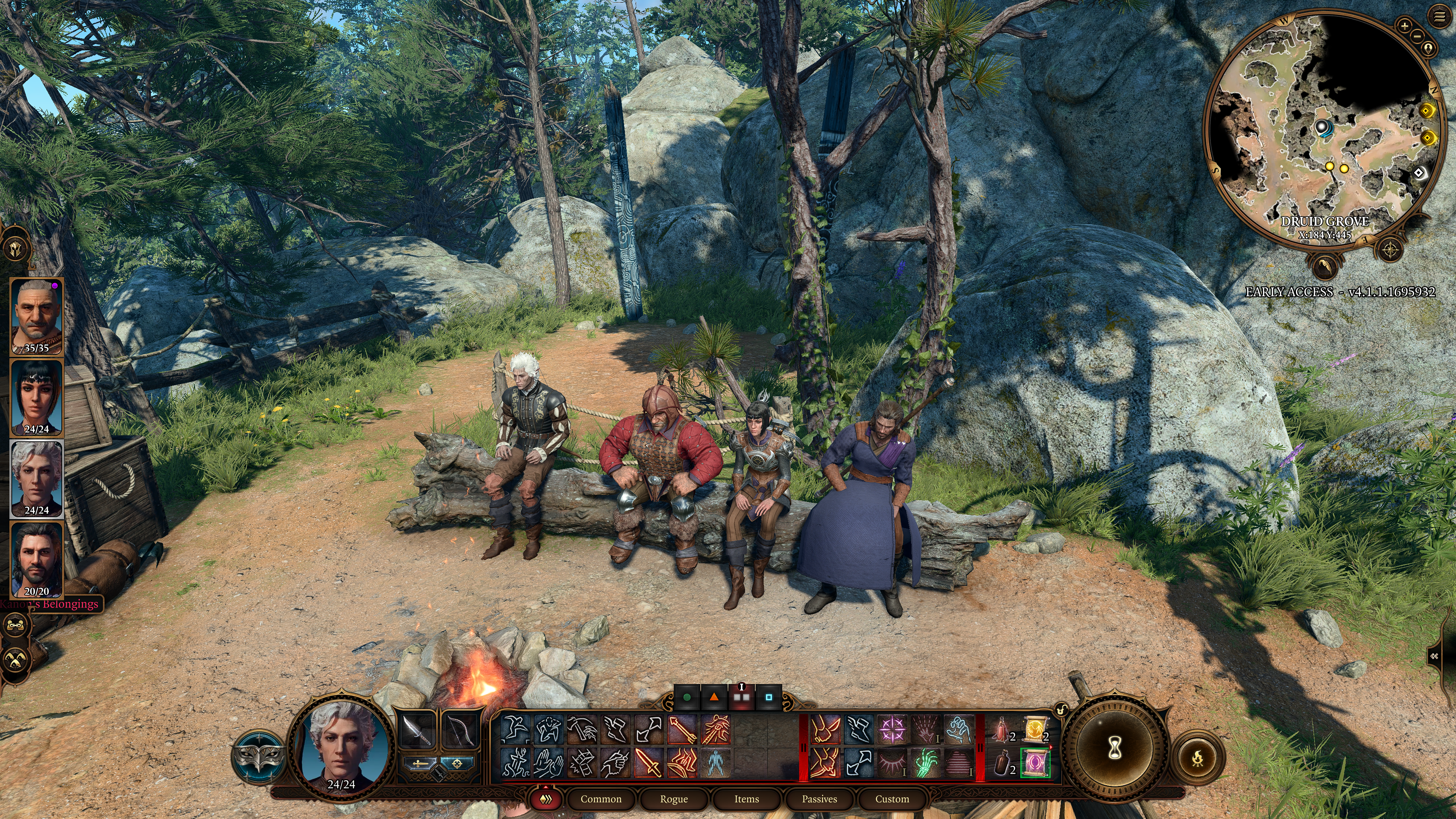Toggle the chain link party group button
The width and height of the screenshot is (1456, 819).
15,625
